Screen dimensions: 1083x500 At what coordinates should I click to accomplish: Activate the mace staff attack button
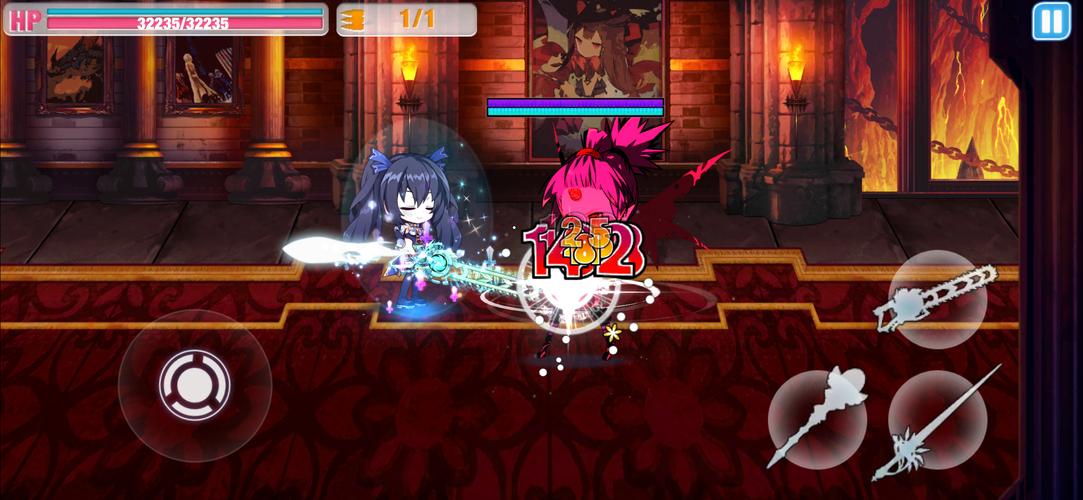click(x=817, y=418)
